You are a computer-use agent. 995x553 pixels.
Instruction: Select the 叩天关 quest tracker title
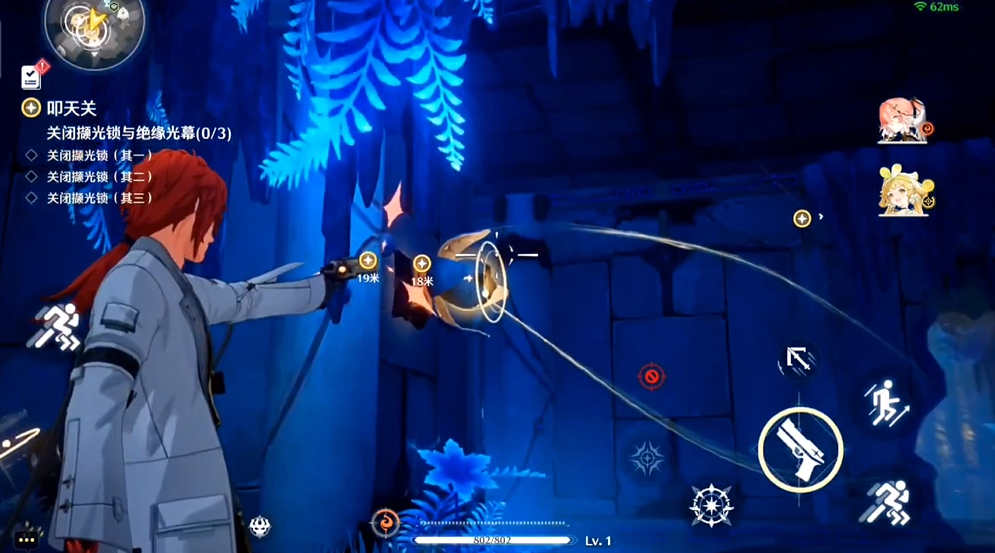(71, 108)
